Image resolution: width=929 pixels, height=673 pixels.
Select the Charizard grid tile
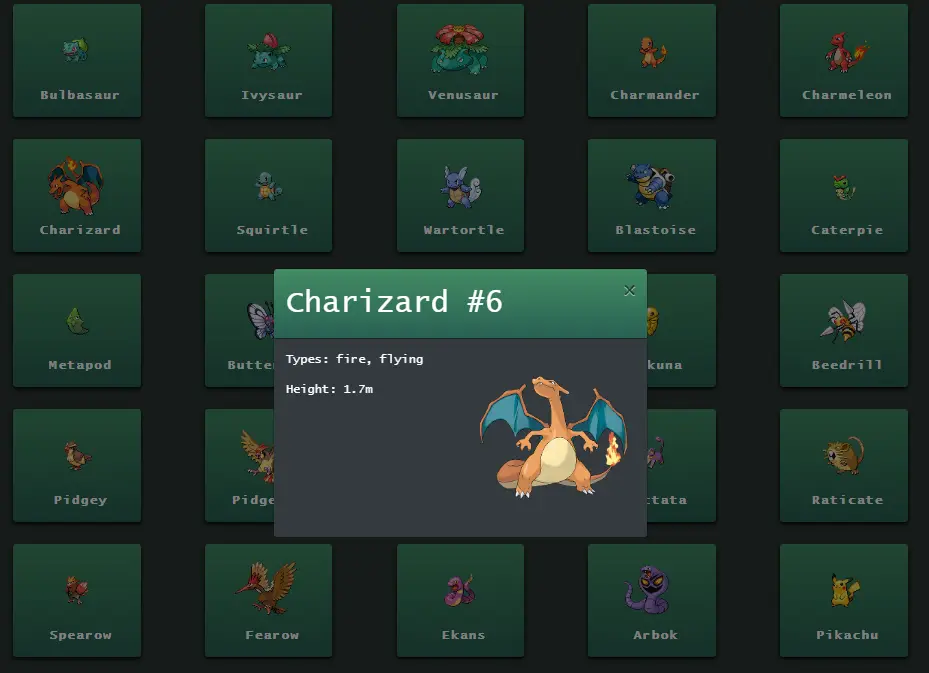[77, 195]
